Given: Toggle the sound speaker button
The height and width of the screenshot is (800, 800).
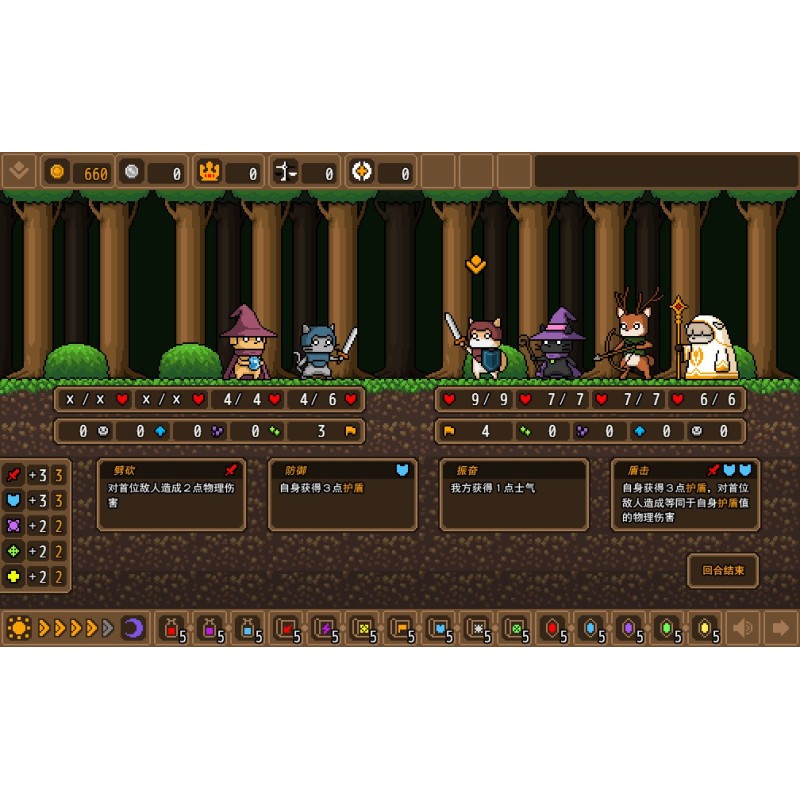Looking at the screenshot, I should [x=743, y=628].
